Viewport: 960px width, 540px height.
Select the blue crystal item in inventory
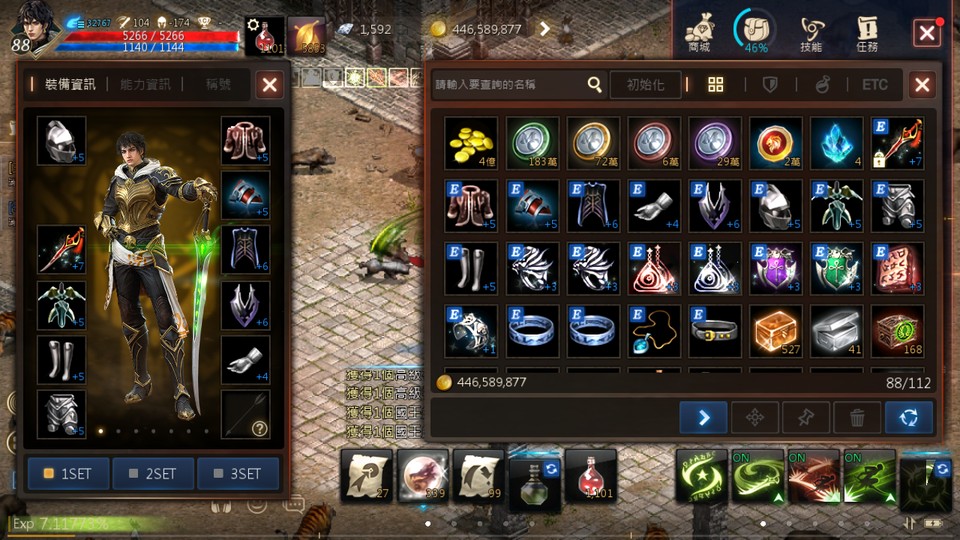point(836,143)
